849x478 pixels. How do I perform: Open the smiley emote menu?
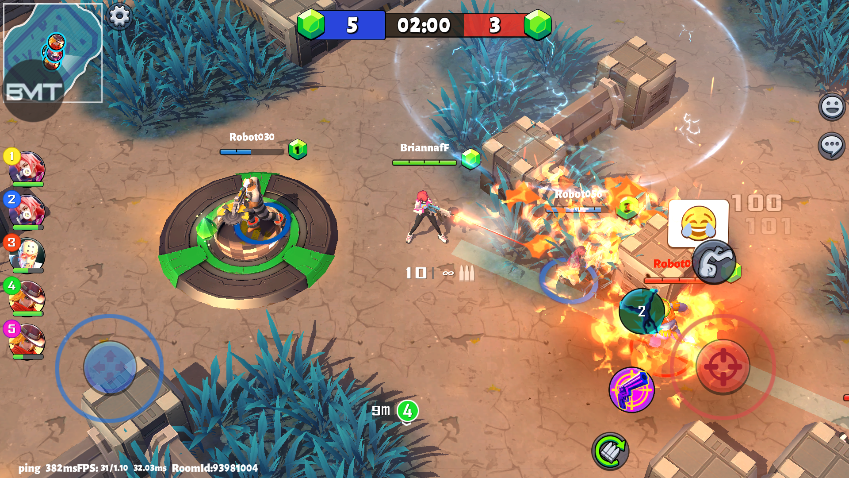831,106
